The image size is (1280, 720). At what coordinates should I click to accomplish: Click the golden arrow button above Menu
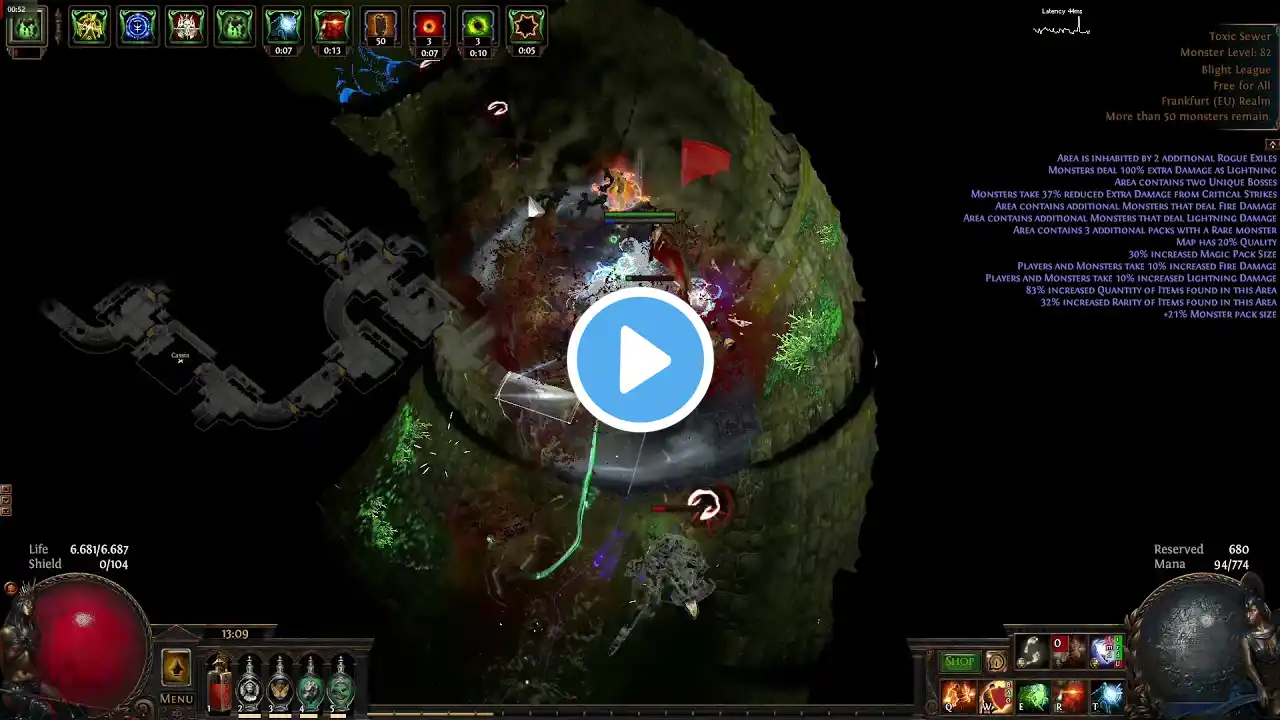point(176,667)
